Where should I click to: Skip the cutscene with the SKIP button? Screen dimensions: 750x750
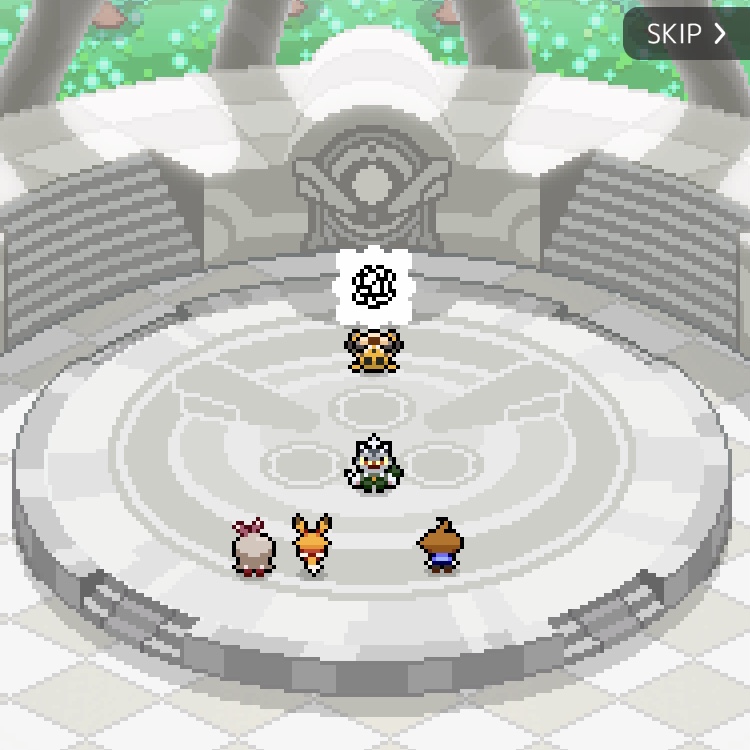(x=686, y=34)
